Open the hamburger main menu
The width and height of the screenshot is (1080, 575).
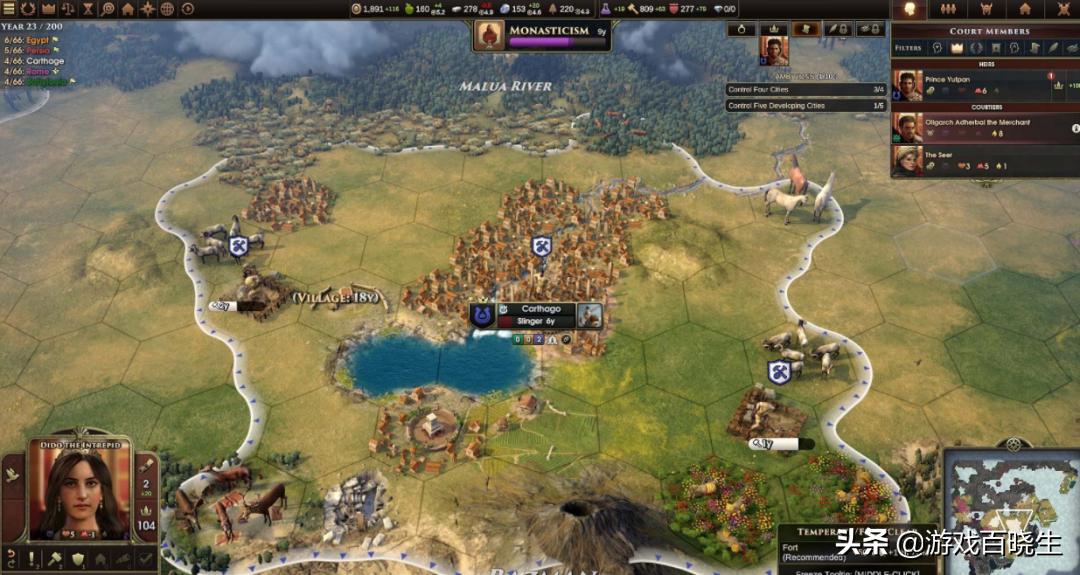pos(8,9)
